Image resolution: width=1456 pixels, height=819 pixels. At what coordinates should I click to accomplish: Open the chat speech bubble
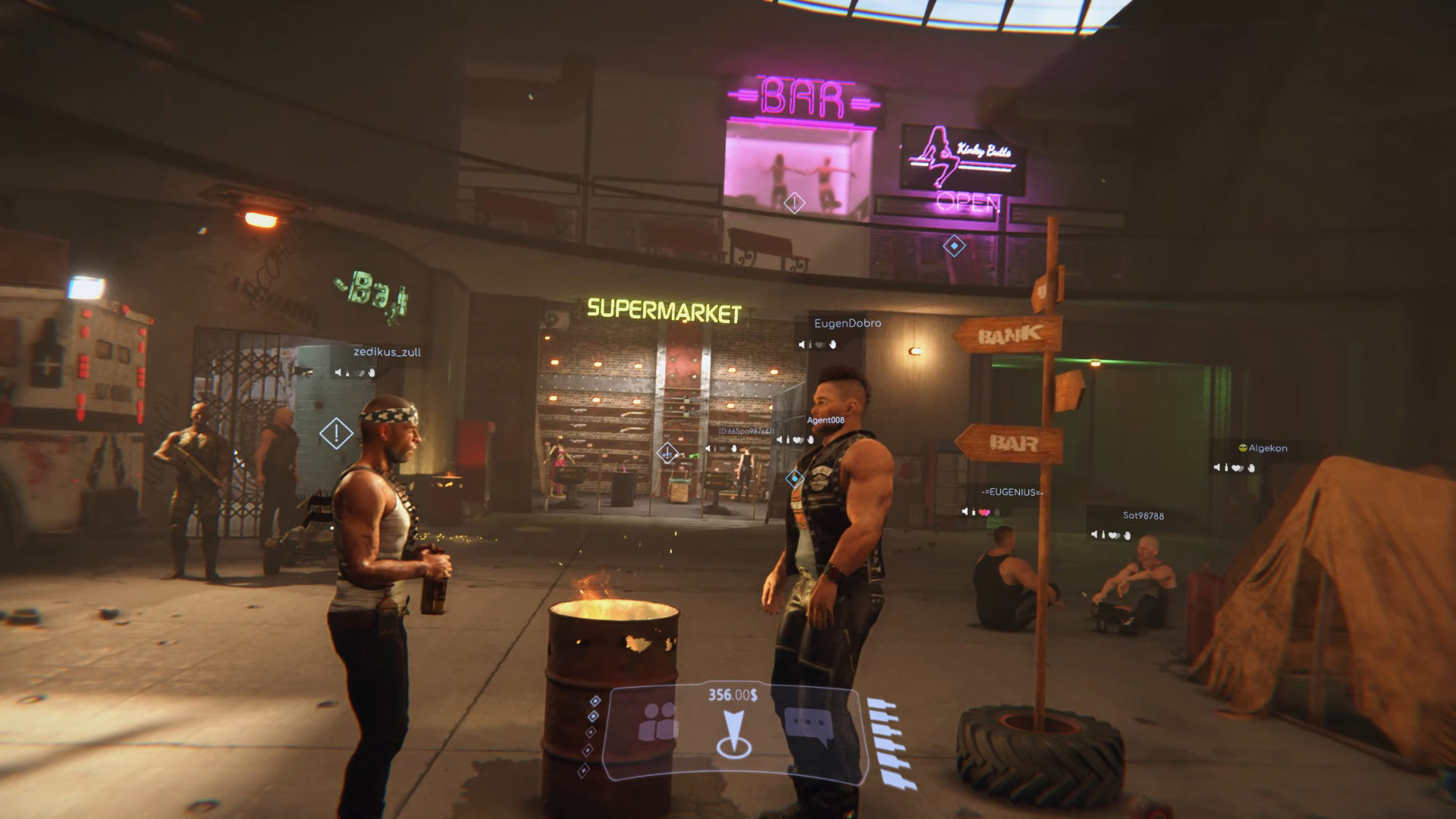pyautogui.click(x=808, y=724)
